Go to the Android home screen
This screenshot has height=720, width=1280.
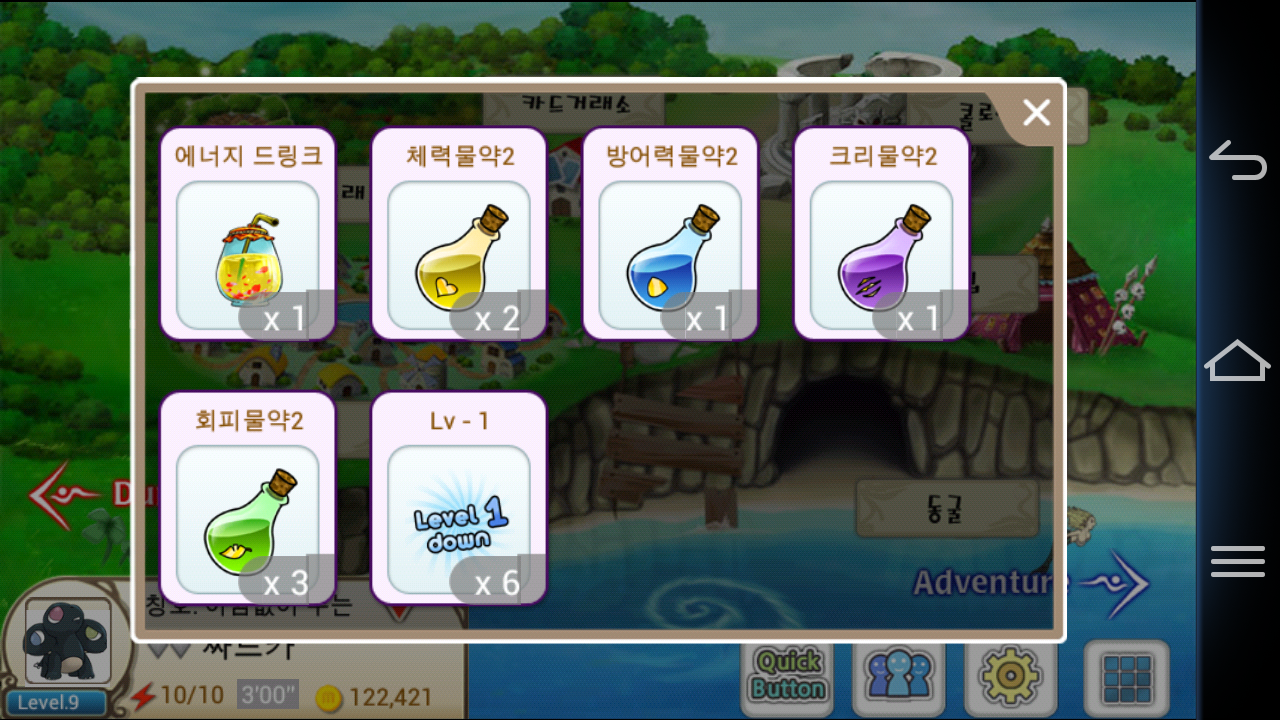click(1238, 360)
